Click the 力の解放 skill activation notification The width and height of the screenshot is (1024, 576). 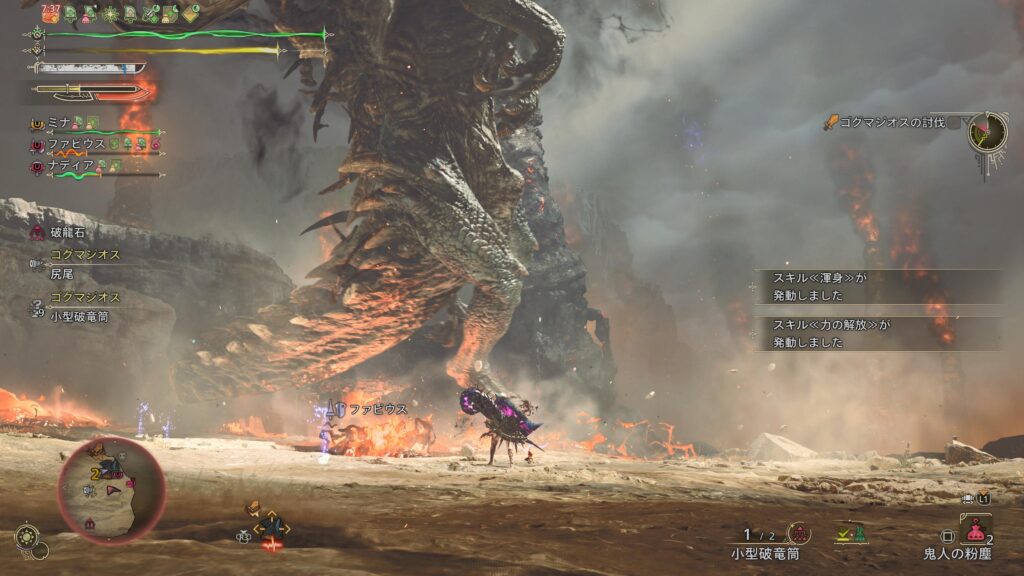pyautogui.click(x=877, y=333)
